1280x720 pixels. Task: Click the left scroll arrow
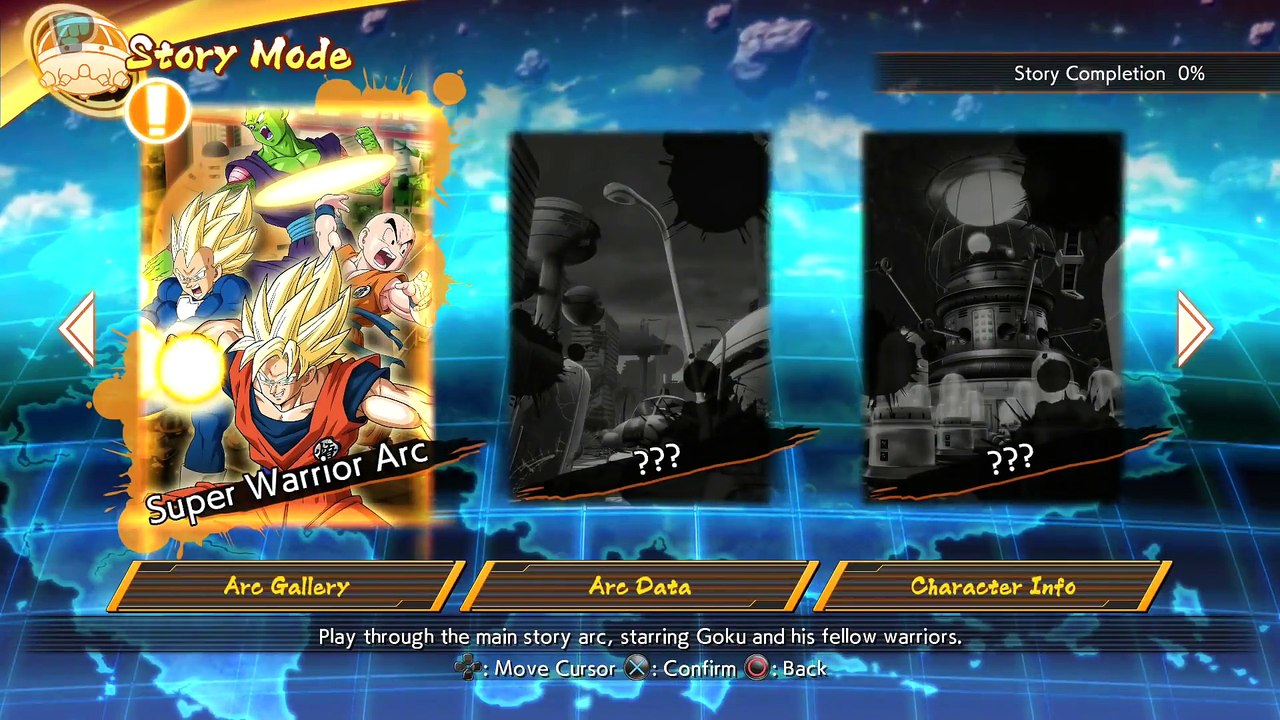coord(78,328)
